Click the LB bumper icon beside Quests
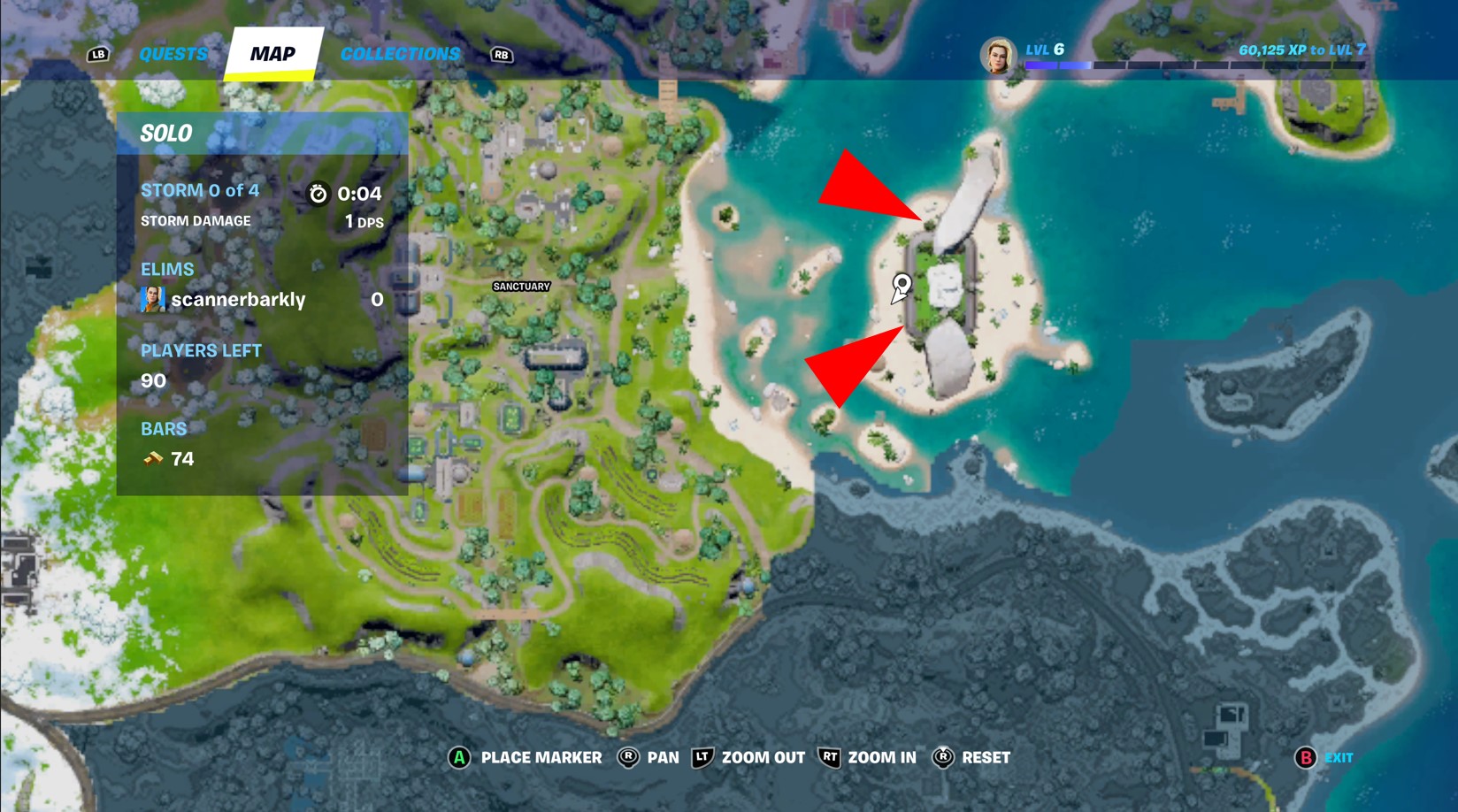This screenshot has width=1458, height=812. (97, 54)
